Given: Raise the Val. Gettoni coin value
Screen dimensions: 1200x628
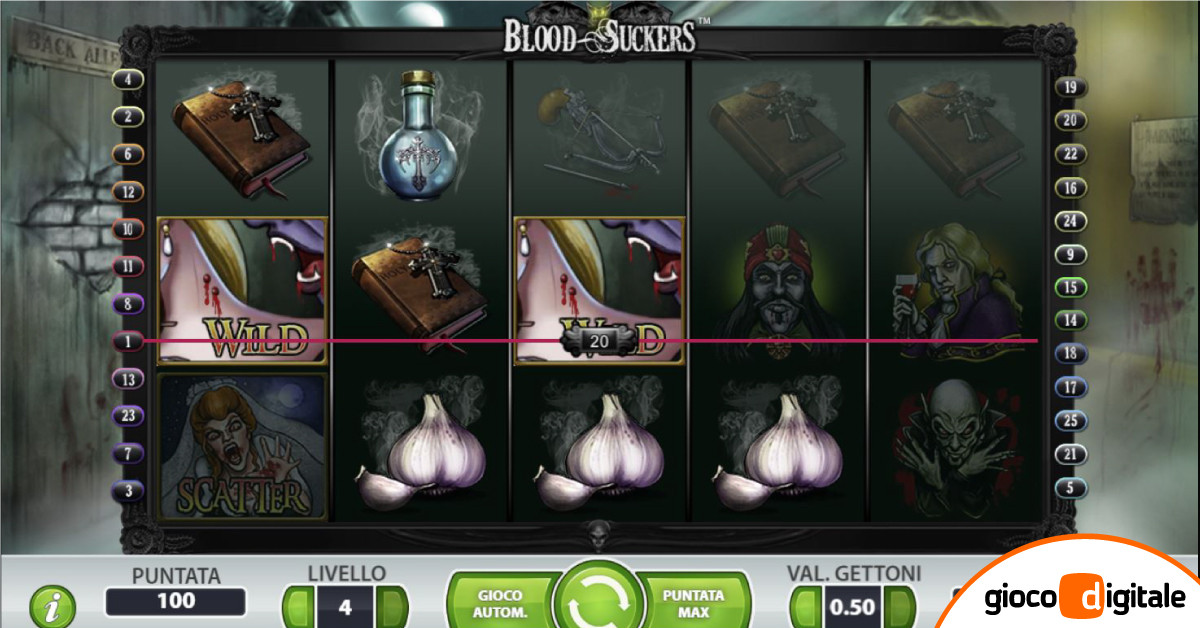Looking at the screenshot, I should (901, 606).
